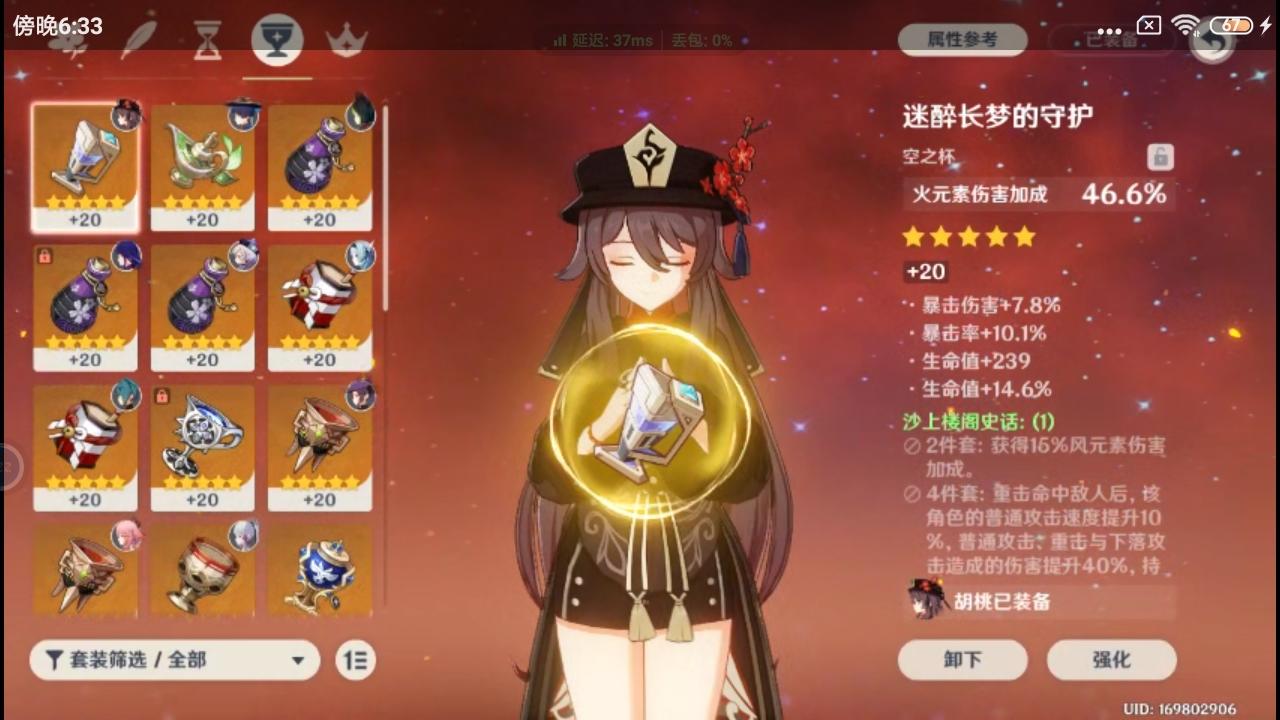Select the Plume of Death feather slot icon
Viewport: 1280px width, 720px height.
tap(140, 40)
